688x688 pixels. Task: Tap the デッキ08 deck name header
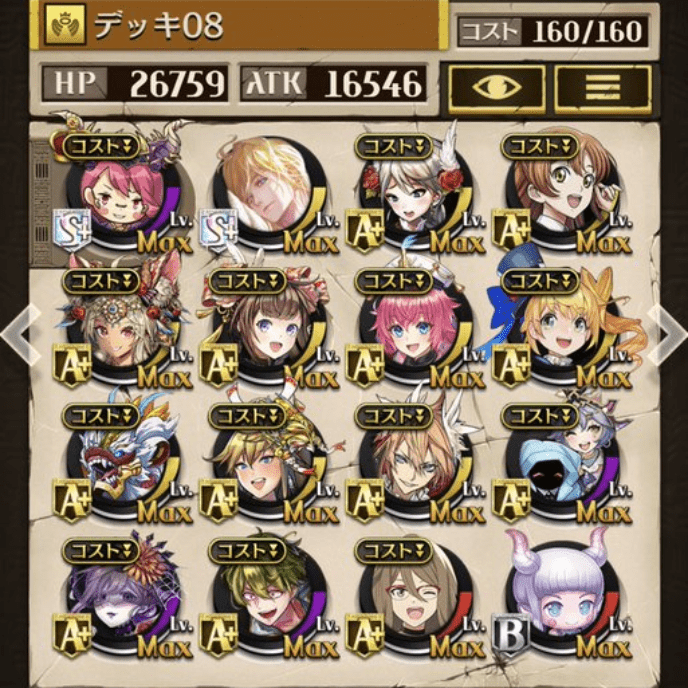click(240, 27)
